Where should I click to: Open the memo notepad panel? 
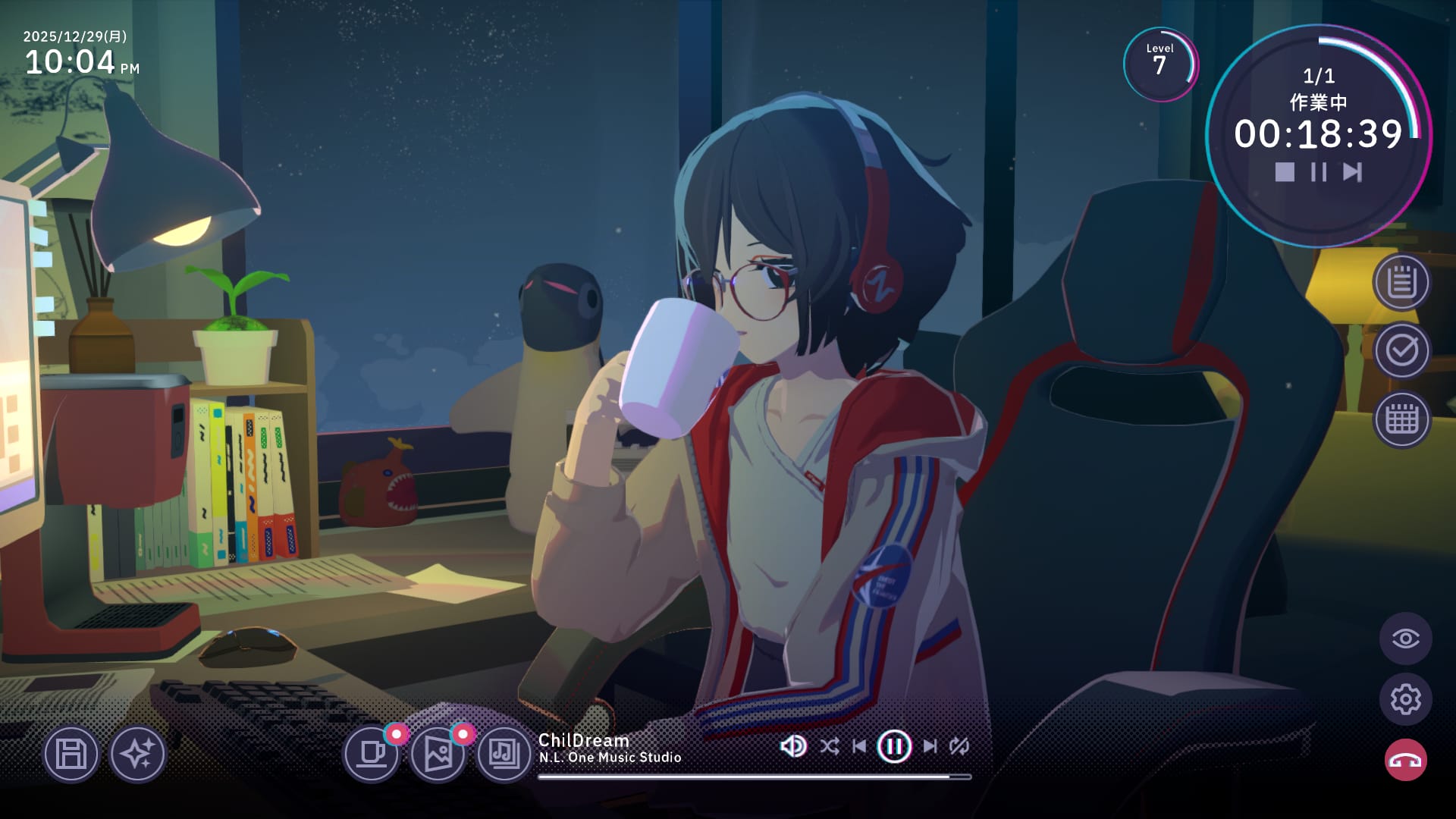coord(1402,284)
